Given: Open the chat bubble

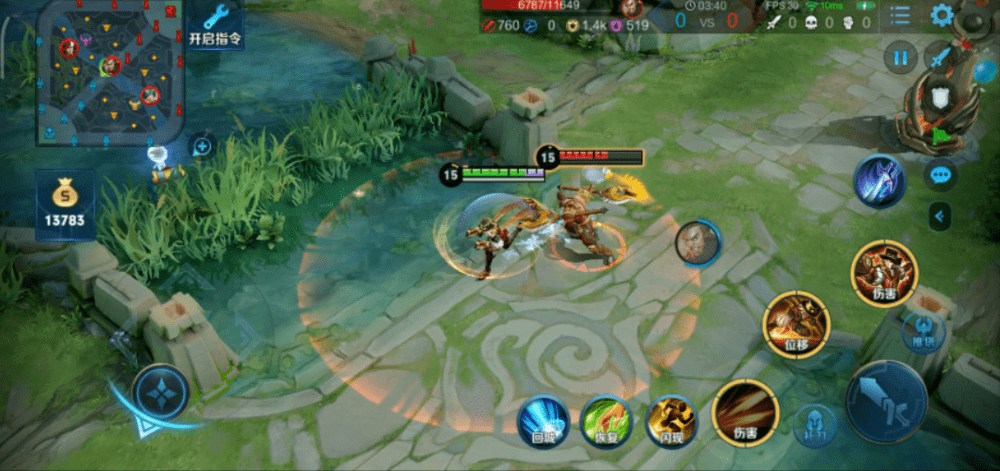Looking at the screenshot, I should [940, 174].
